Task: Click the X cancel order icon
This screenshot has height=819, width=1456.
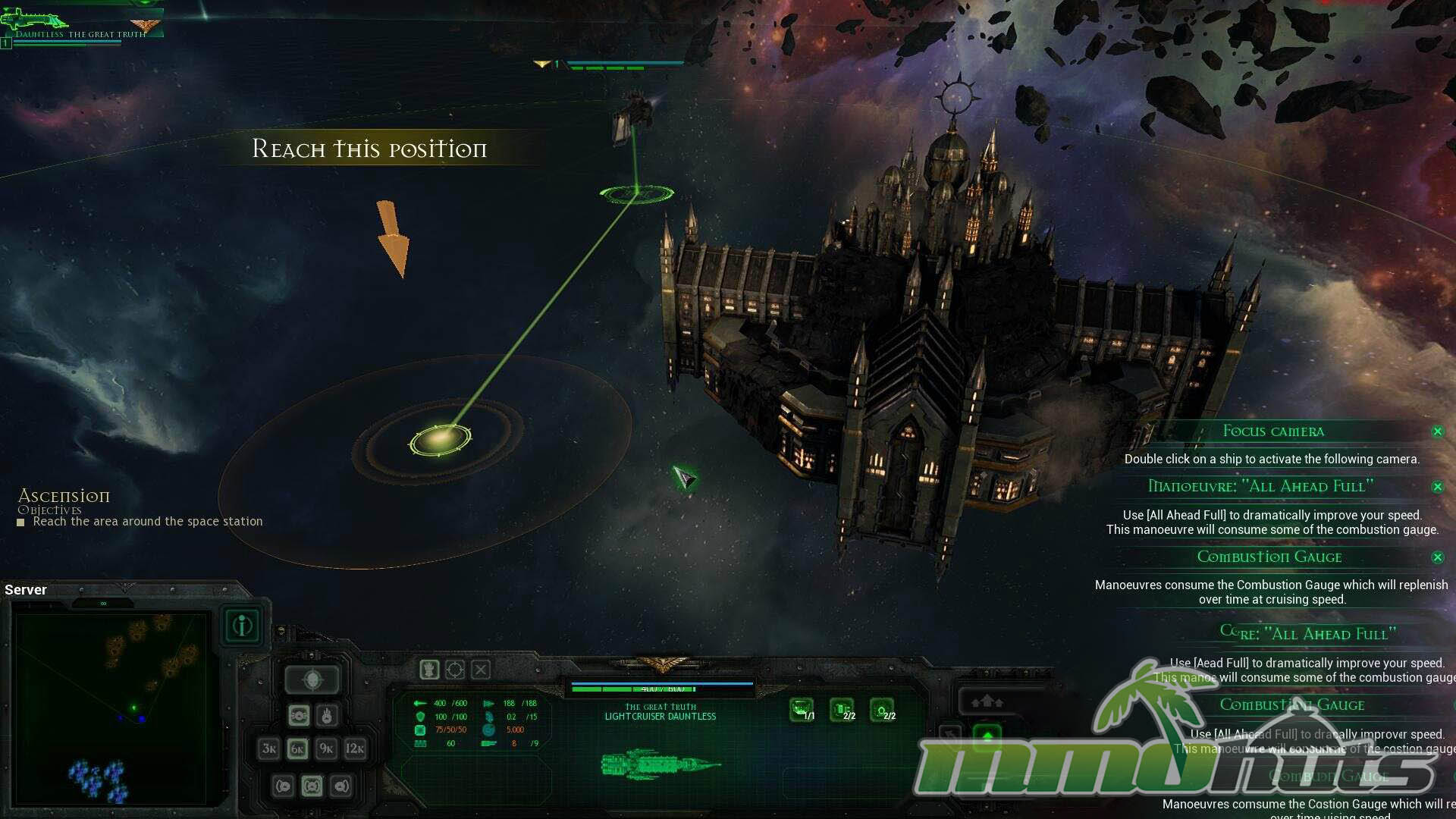Action: tap(481, 670)
